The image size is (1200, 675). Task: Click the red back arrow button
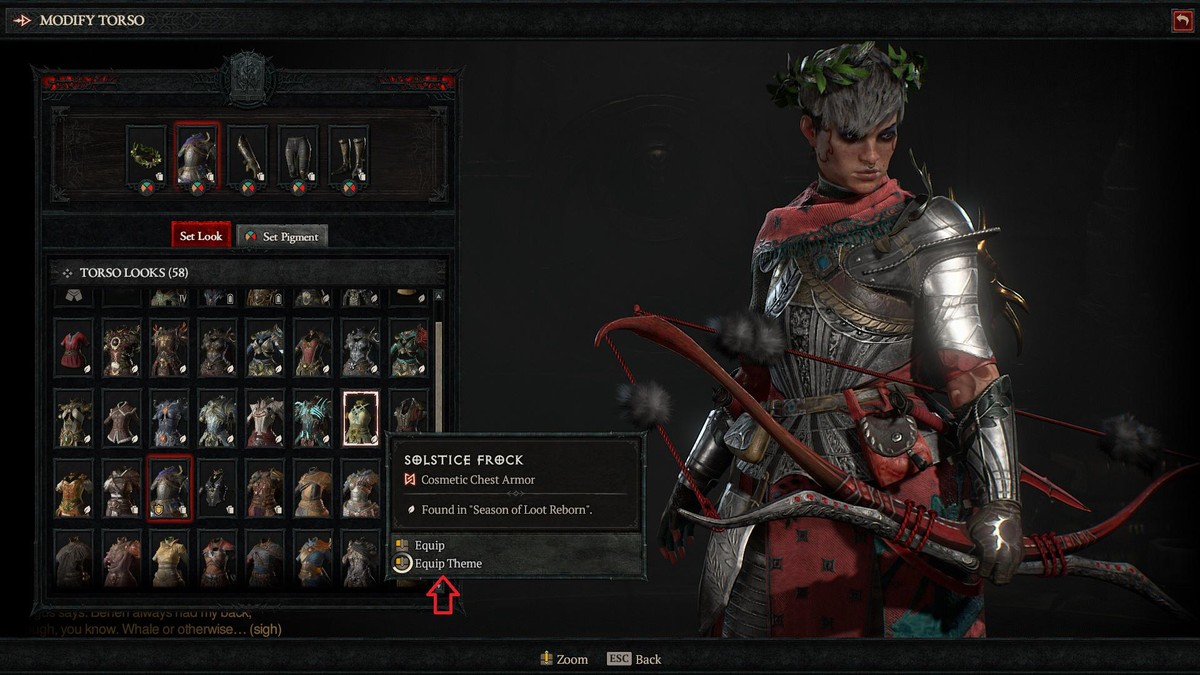coord(1183,20)
